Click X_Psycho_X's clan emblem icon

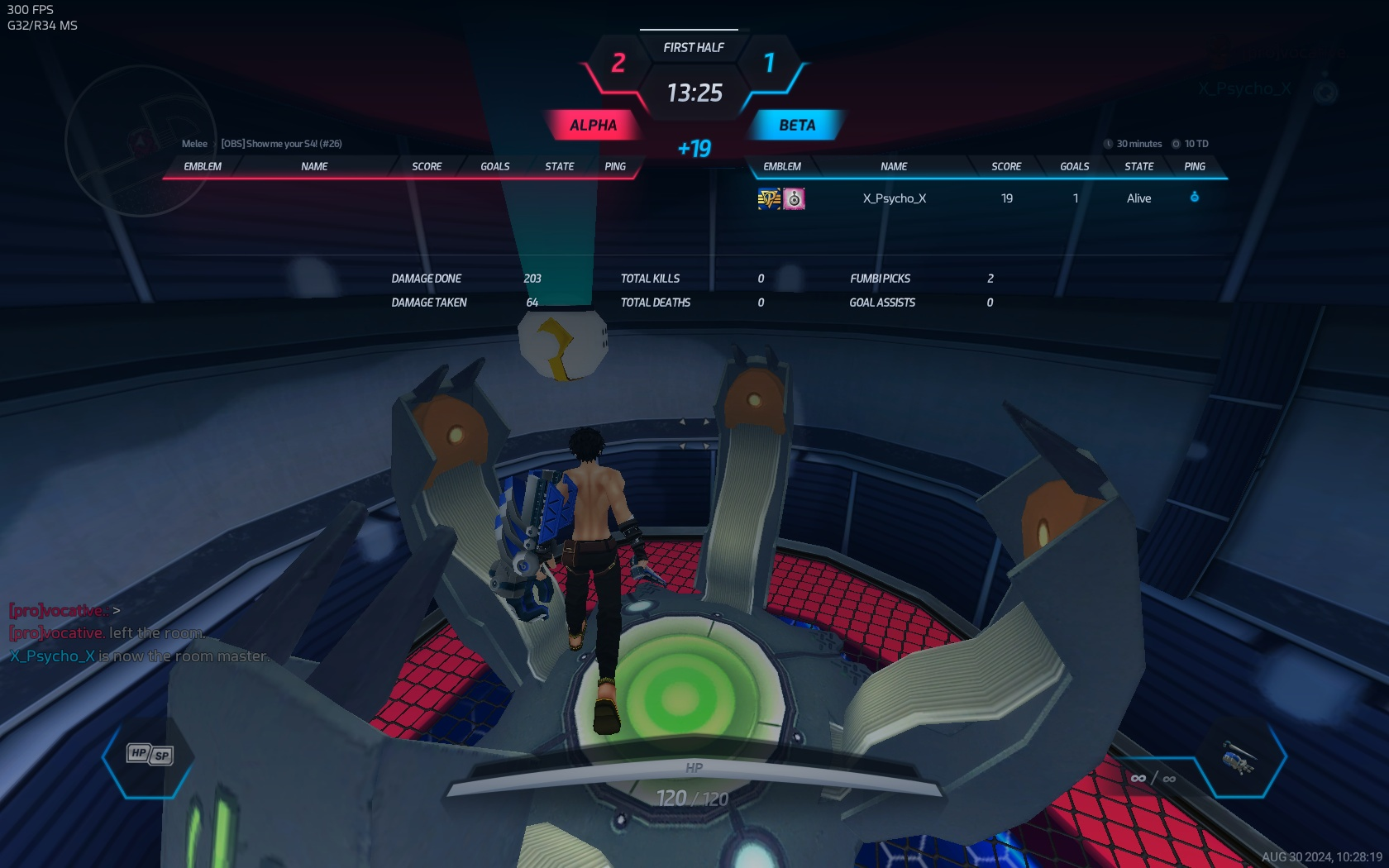click(x=769, y=198)
